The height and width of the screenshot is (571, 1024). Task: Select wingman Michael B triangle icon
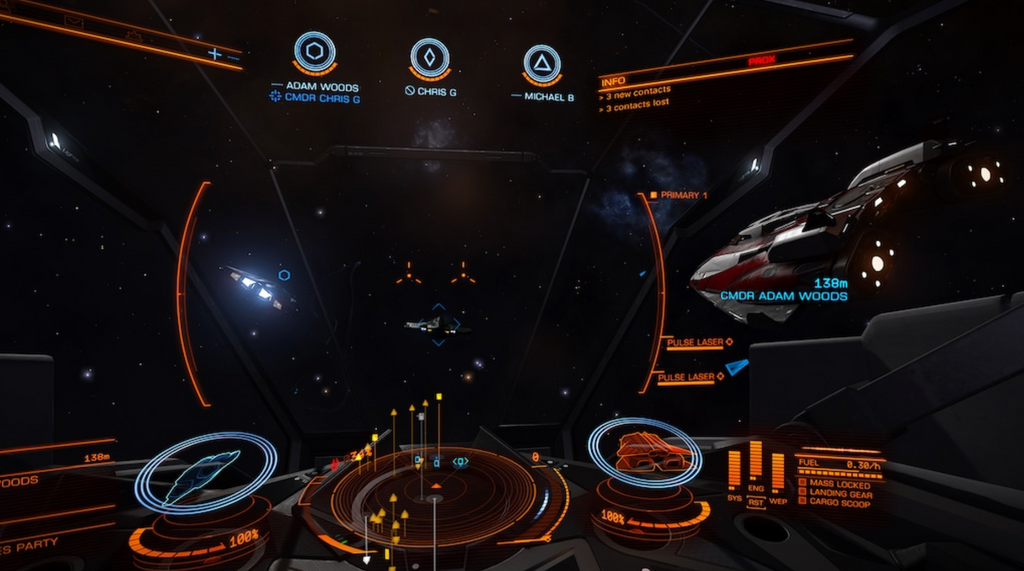(x=542, y=64)
